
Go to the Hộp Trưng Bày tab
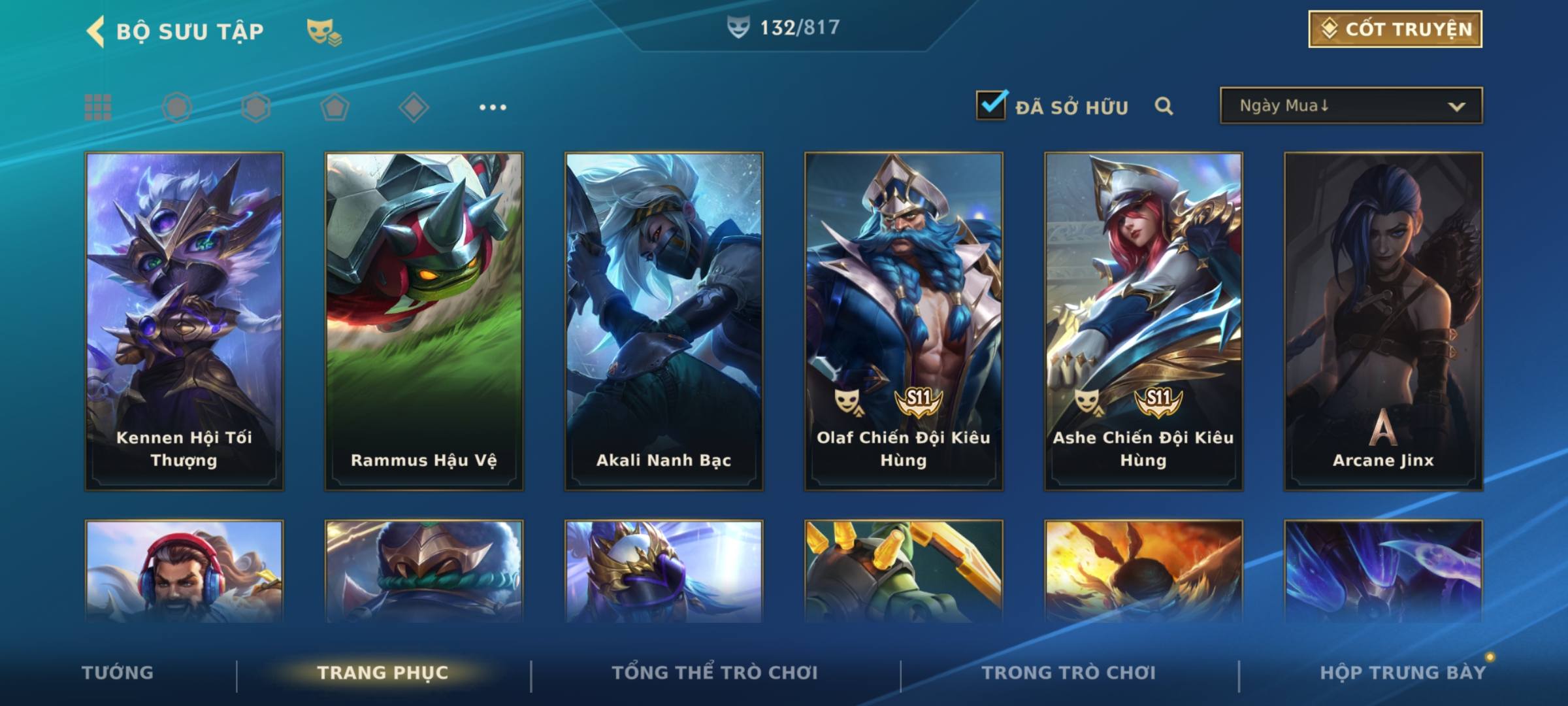[x=1403, y=673]
